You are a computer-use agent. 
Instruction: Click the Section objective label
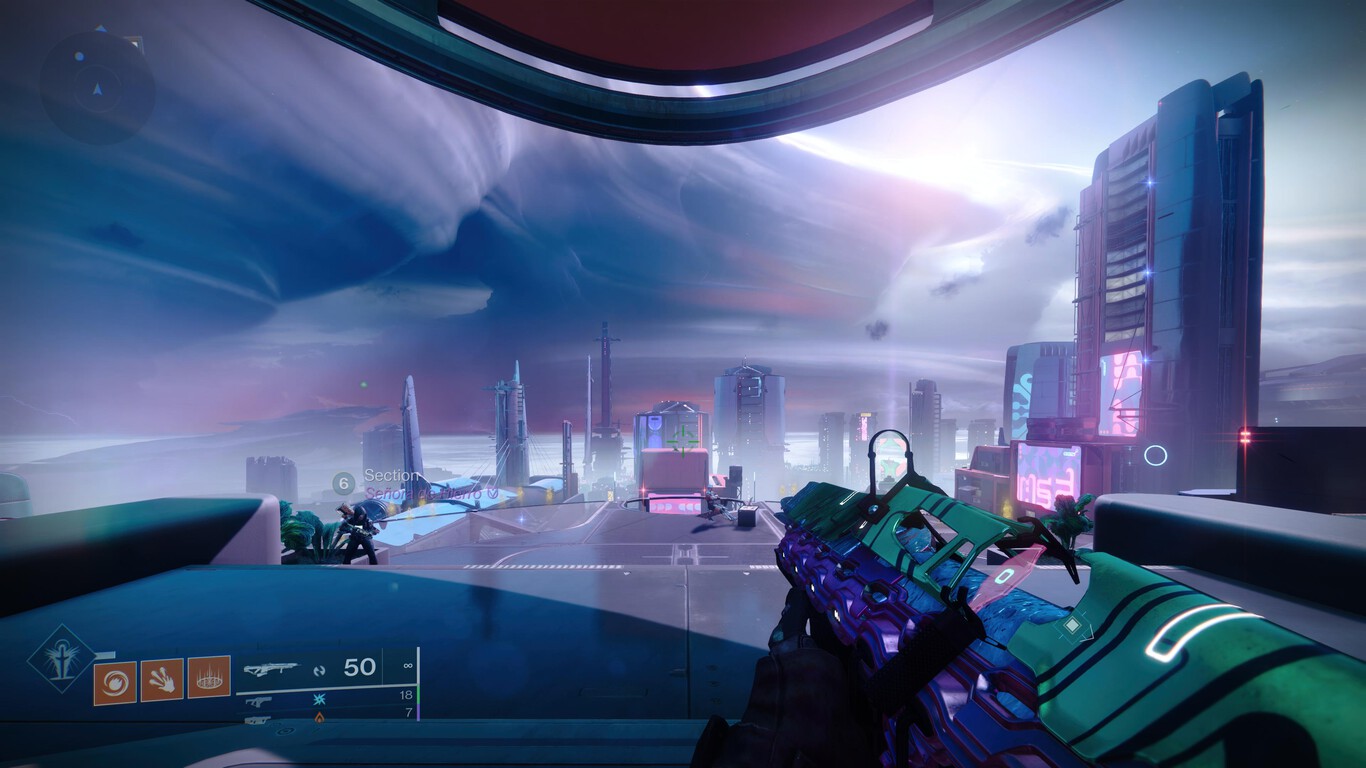tap(390, 476)
